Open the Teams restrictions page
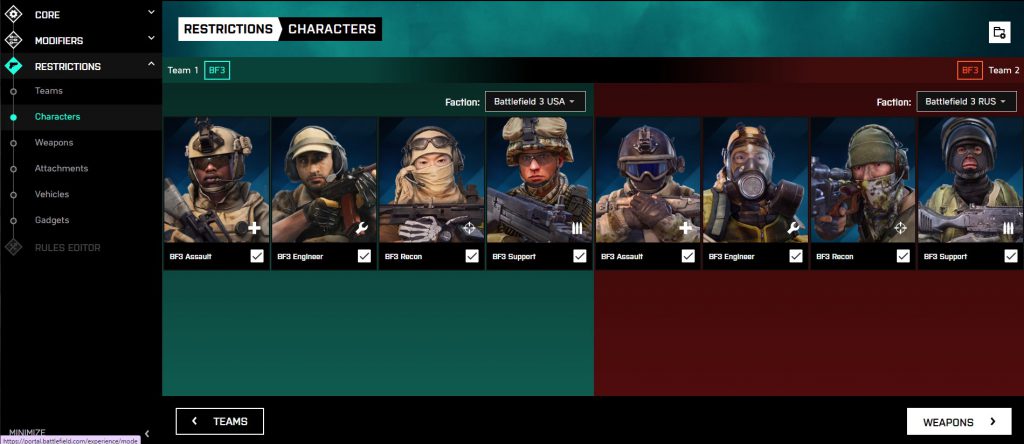 [49, 91]
